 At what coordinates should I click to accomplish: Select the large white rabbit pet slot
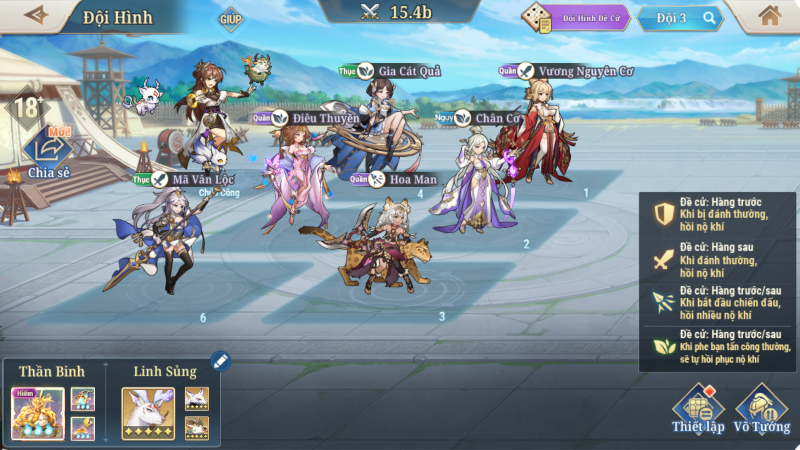(x=148, y=413)
